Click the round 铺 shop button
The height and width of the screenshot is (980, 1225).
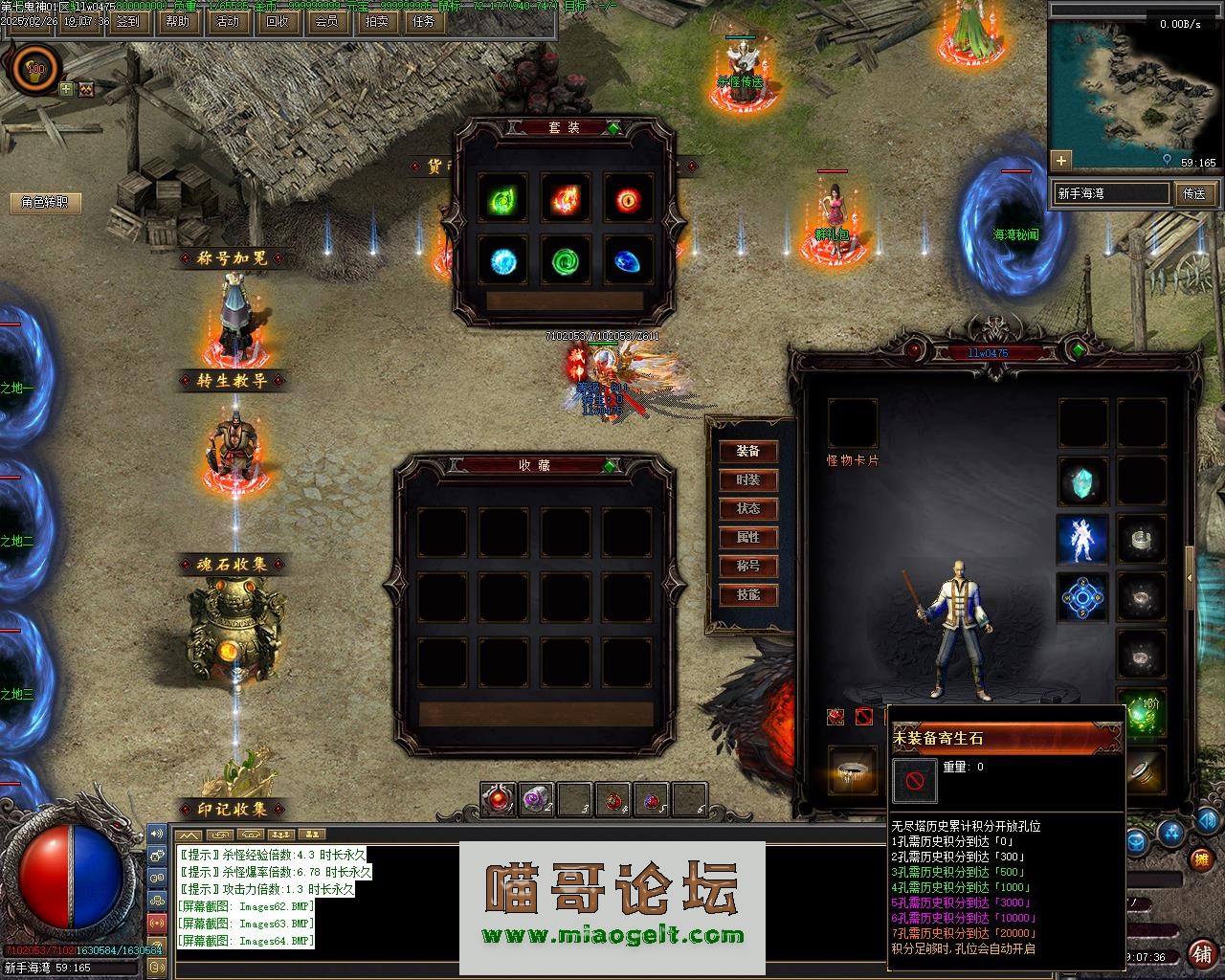(1200, 954)
